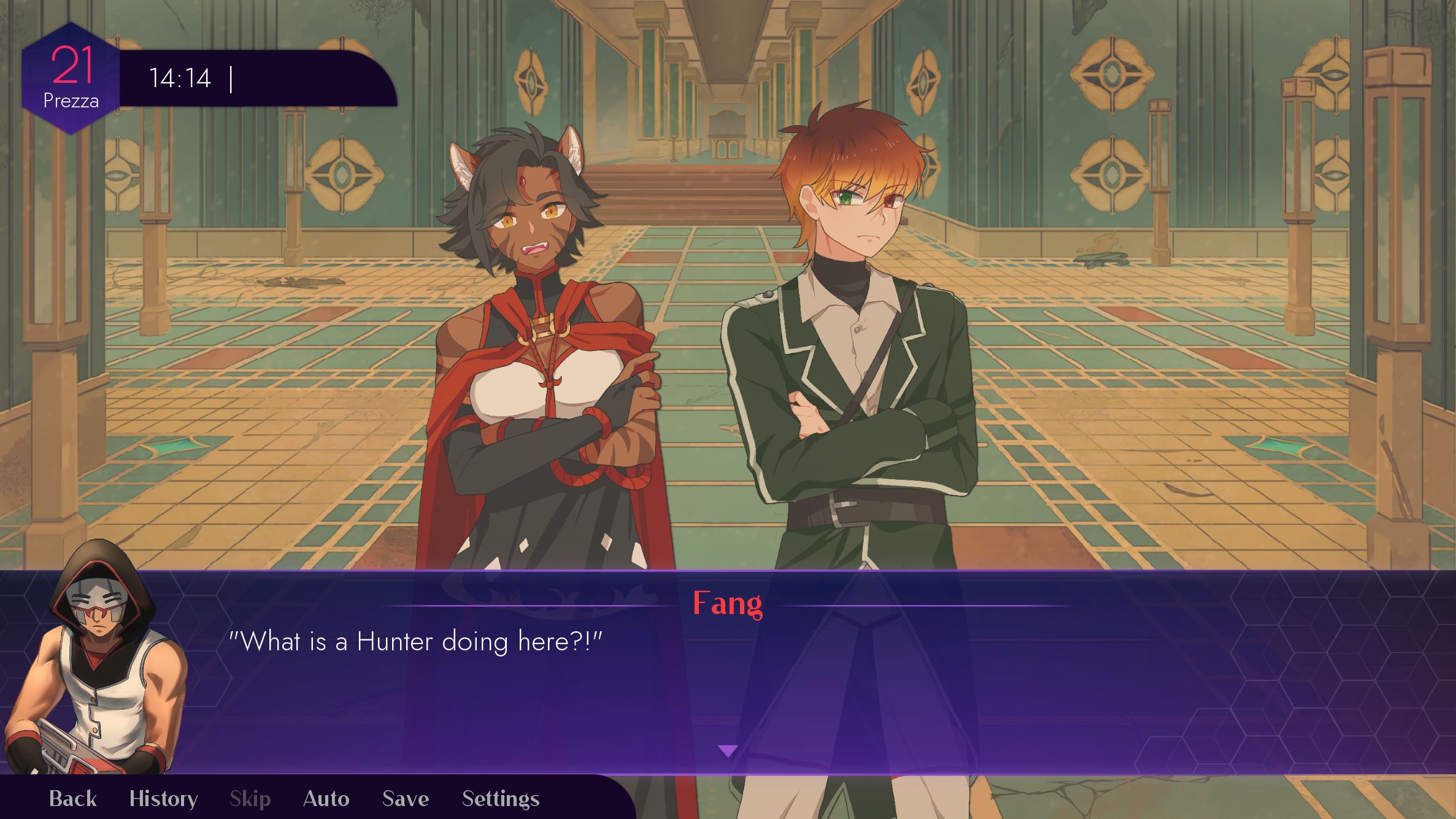Go Back to the previous dialogue line
Viewport: 1456px width, 819px height.
tap(72, 799)
